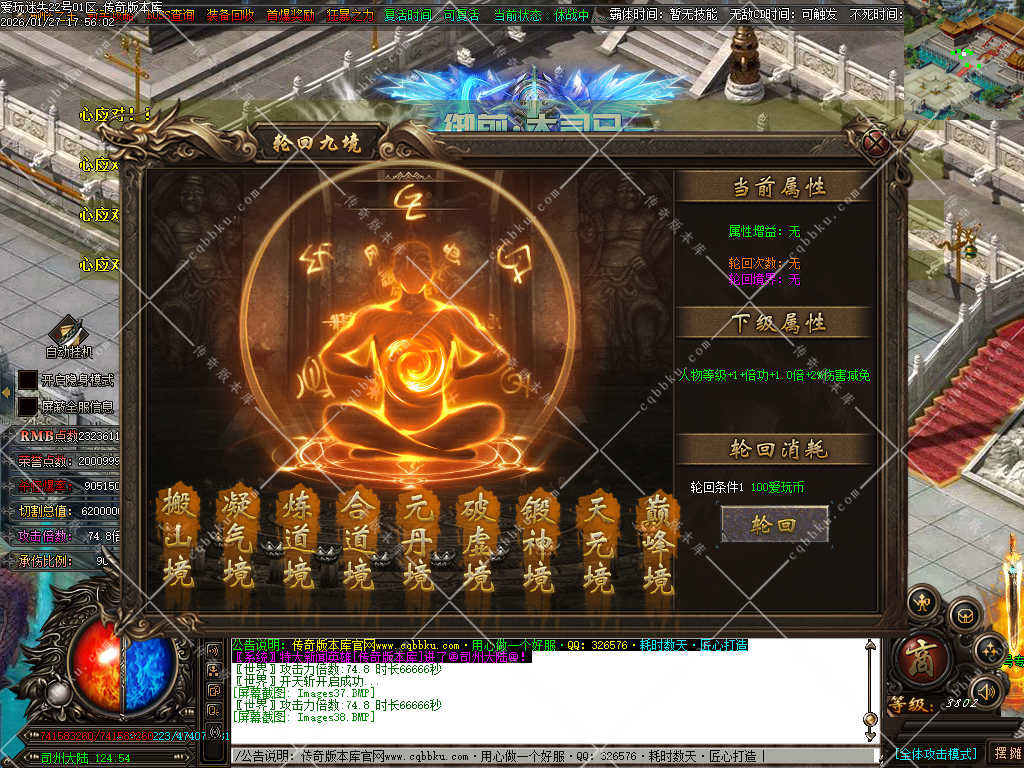Choose the 巅峰境 realm tablet
Image resolution: width=1024 pixels, height=768 pixels.
(657, 540)
